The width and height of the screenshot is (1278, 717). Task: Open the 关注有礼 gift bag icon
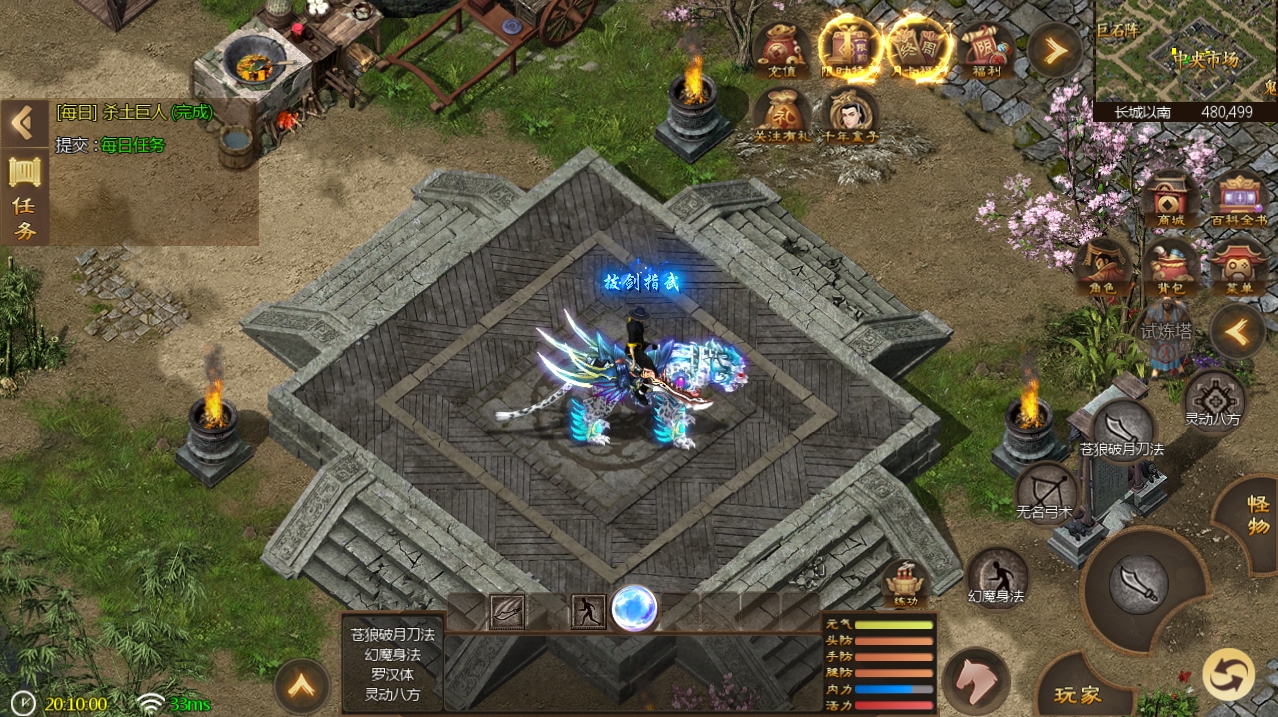click(x=782, y=114)
